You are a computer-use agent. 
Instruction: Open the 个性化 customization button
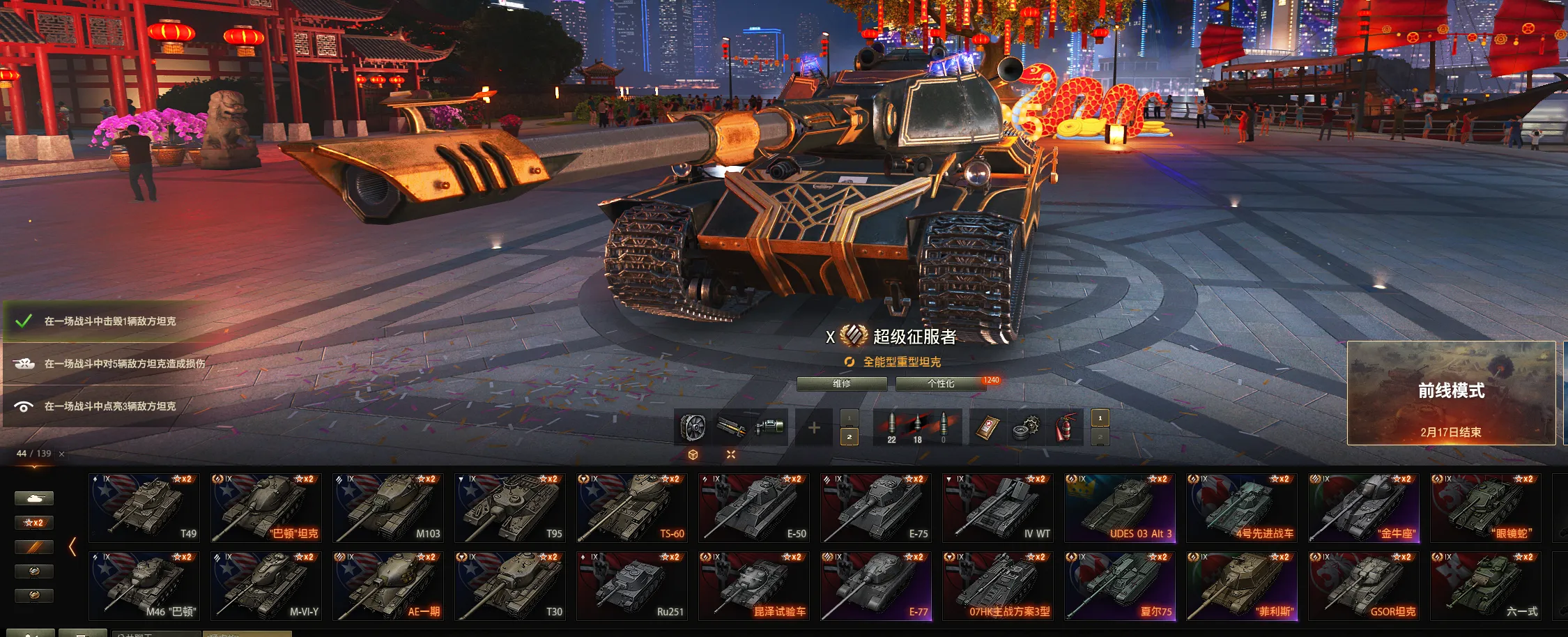(x=940, y=384)
